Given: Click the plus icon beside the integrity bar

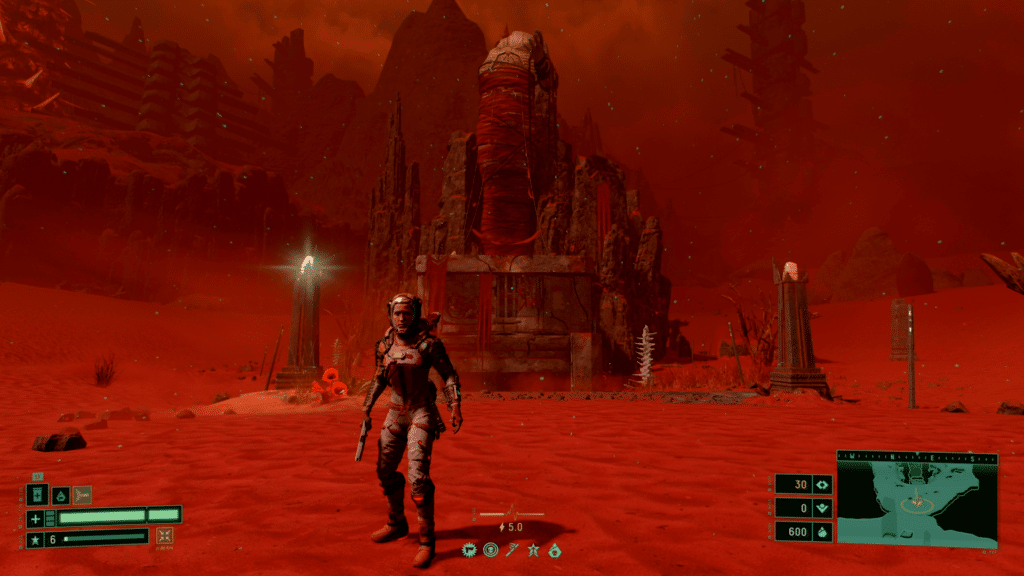Looking at the screenshot, I should coord(36,518).
